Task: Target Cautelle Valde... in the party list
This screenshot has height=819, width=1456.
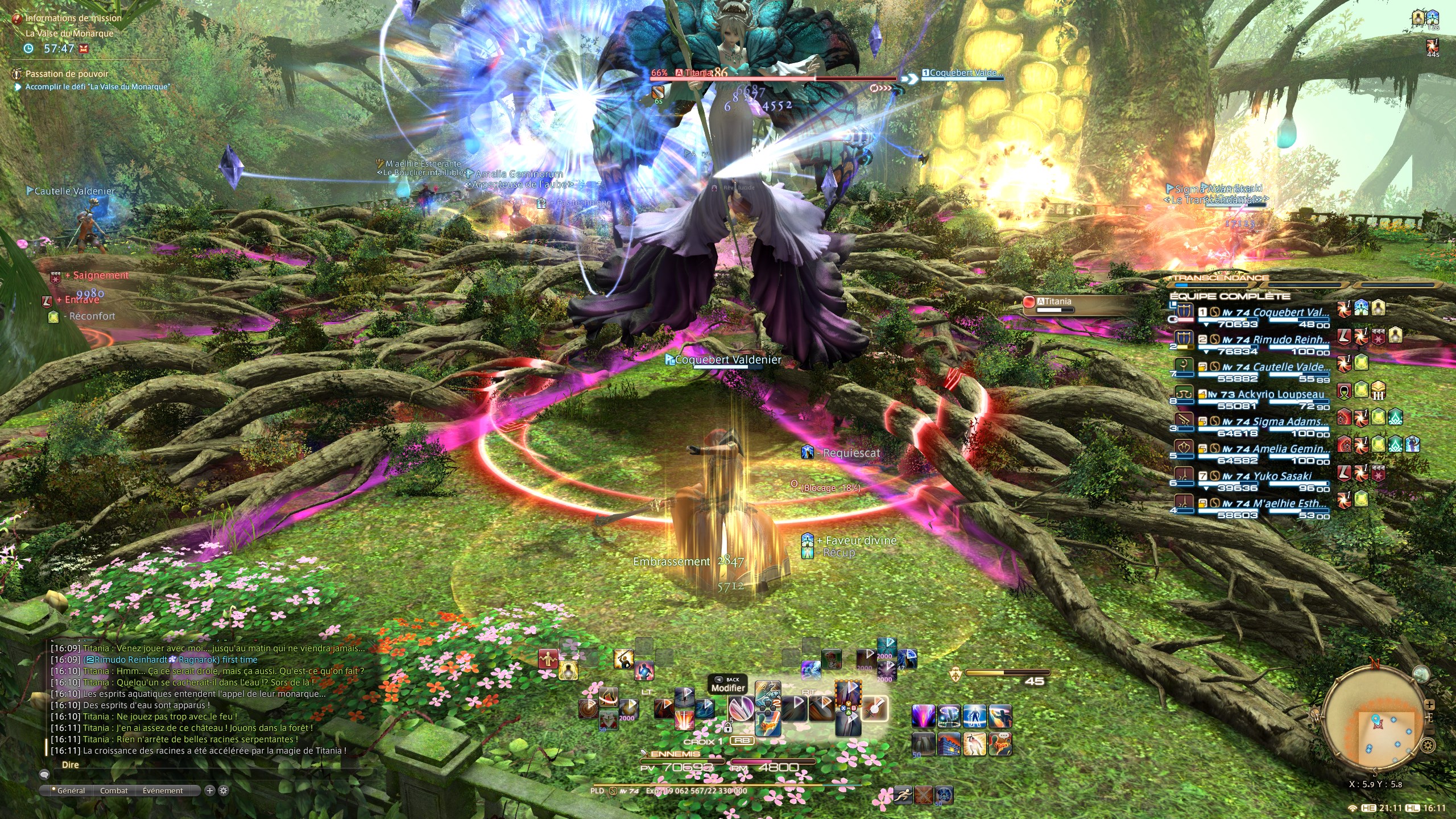Action: [x=1291, y=367]
